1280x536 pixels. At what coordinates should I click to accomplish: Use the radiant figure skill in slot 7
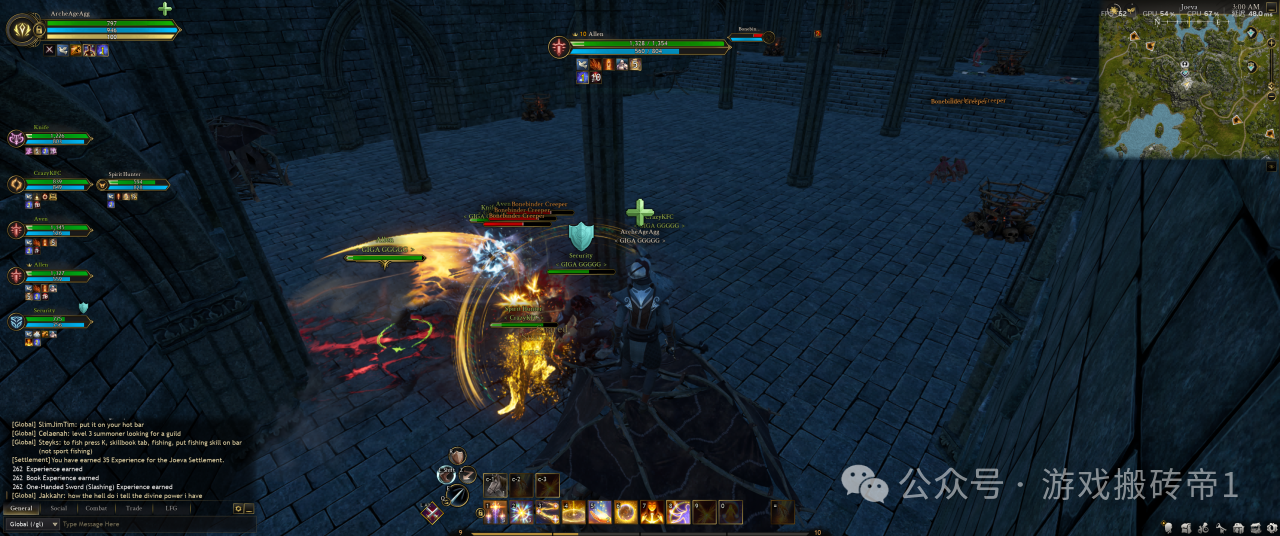click(x=652, y=513)
